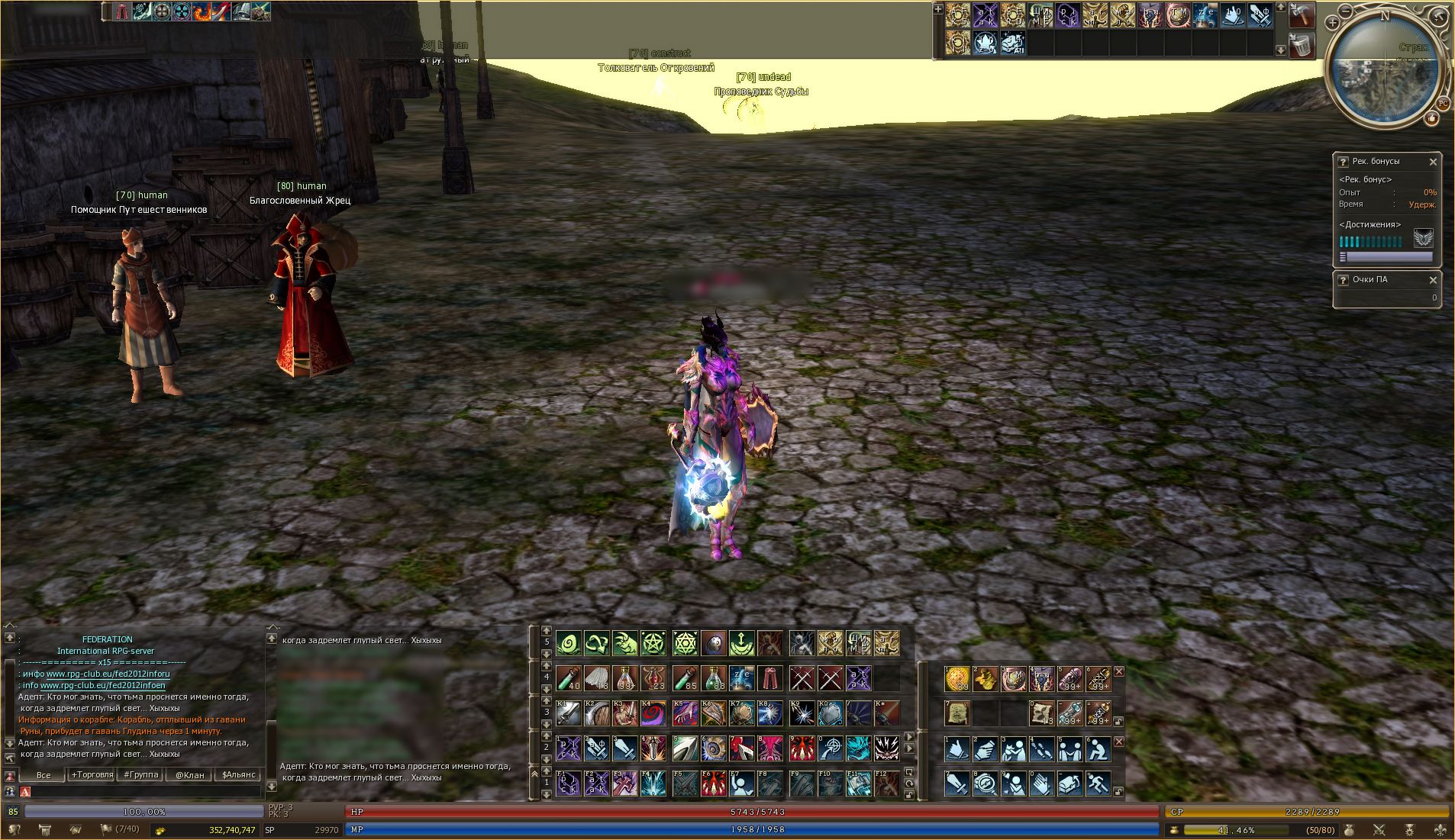1455x840 pixels.
Task: Select the $Альянс chat tab
Action: (239, 774)
